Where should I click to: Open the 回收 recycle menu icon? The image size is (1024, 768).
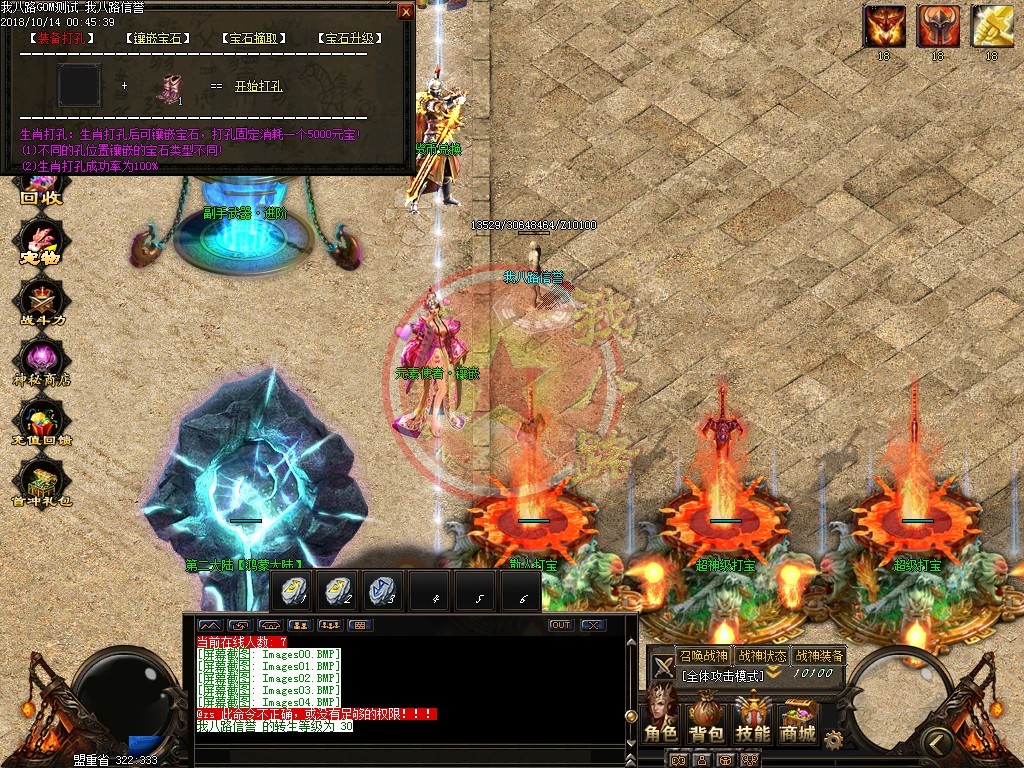pyautogui.click(x=42, y=188)
